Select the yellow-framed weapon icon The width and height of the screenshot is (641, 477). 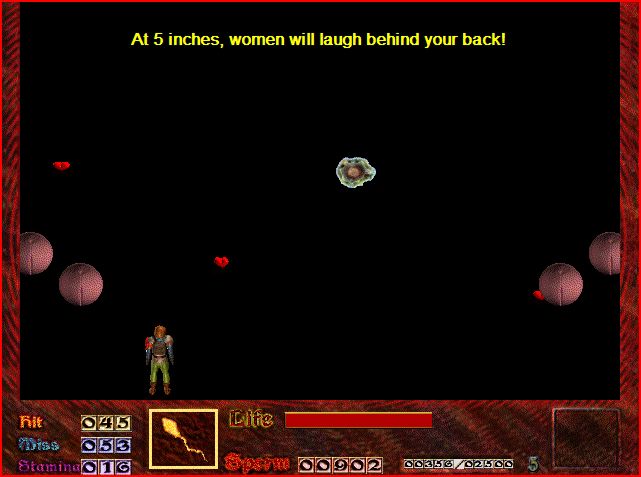[x=183, y=439]
